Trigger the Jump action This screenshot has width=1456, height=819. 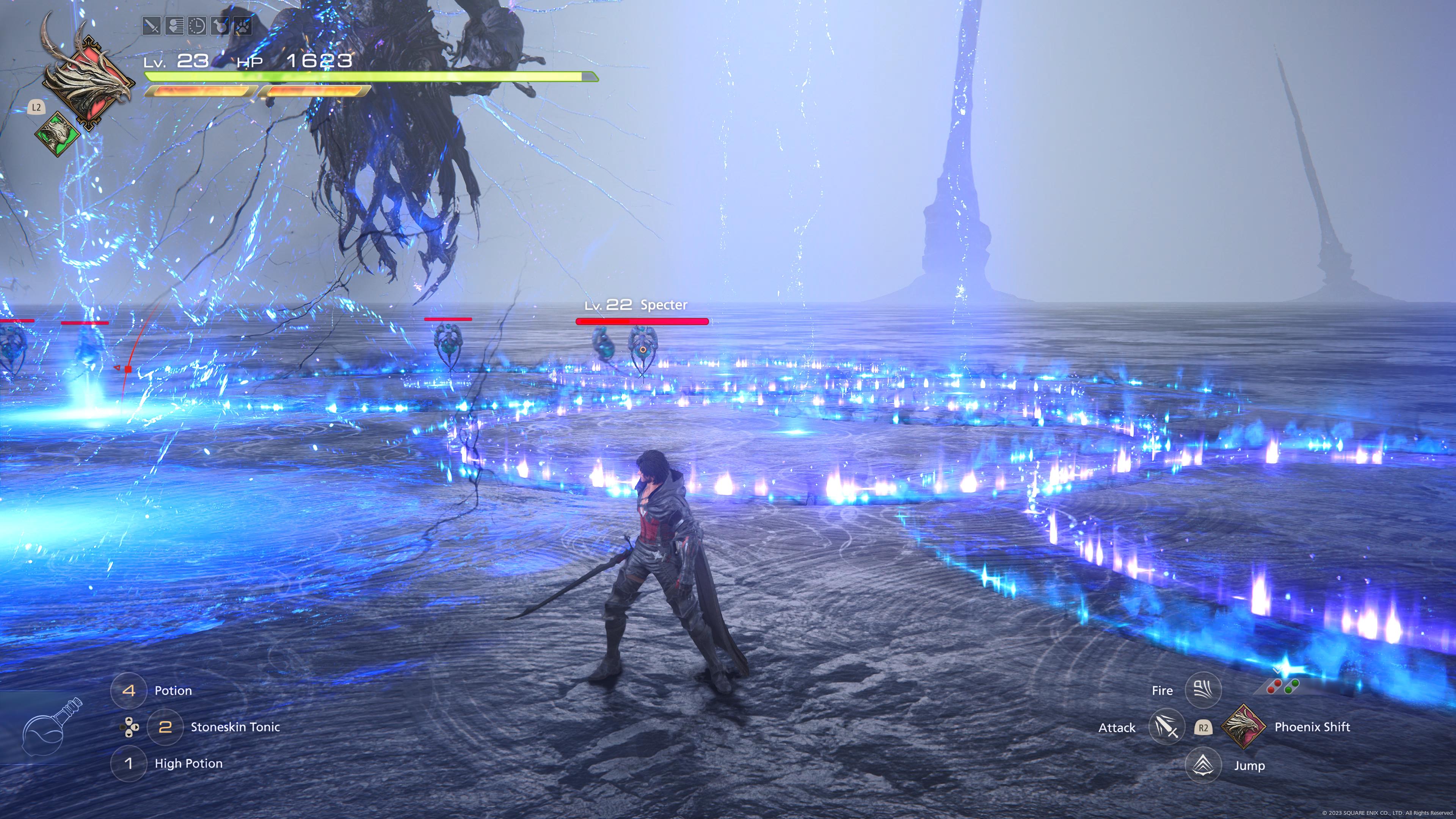coord(1203,765)
